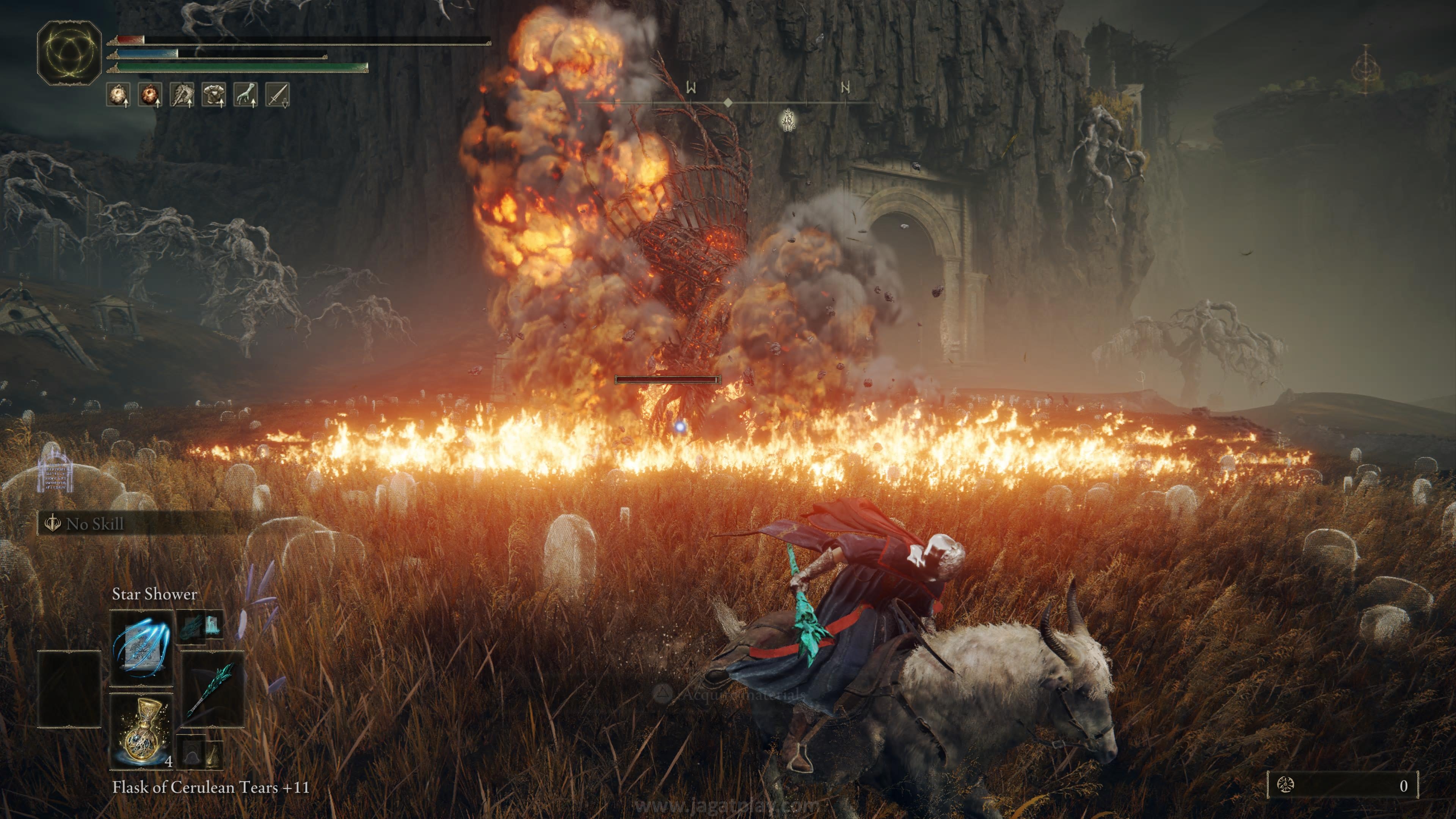Click the compass bar's W heading
Viewport: 1456px width, 819px height.
point(691,88)
